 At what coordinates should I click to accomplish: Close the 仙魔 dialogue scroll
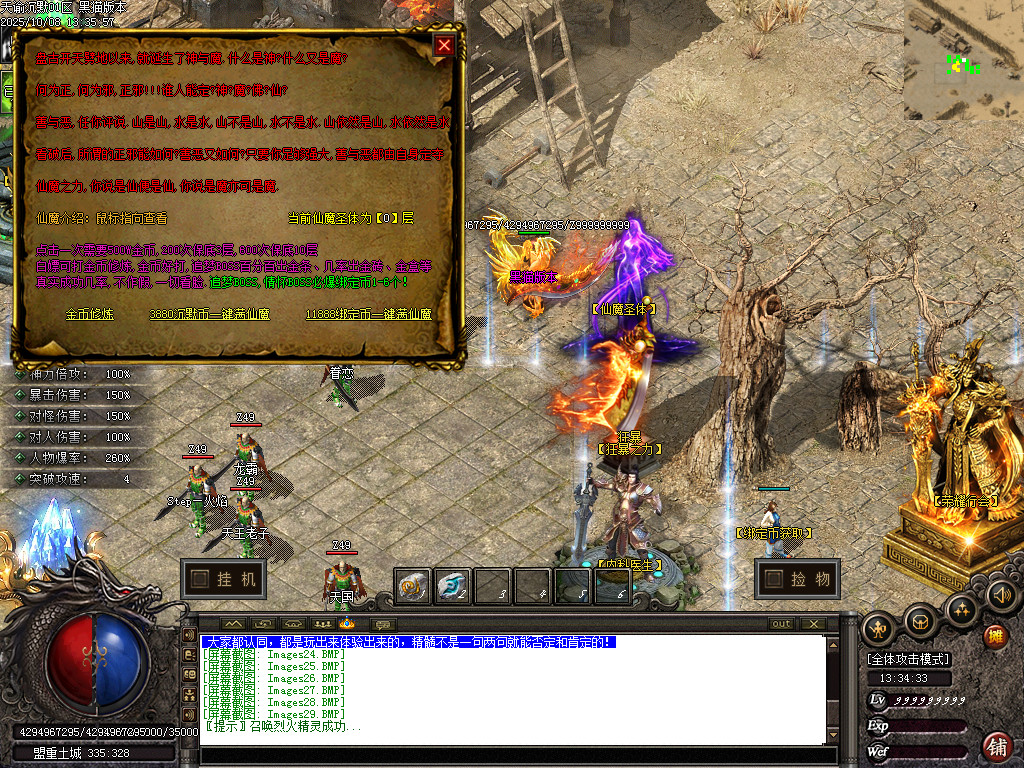pos(444,45)
